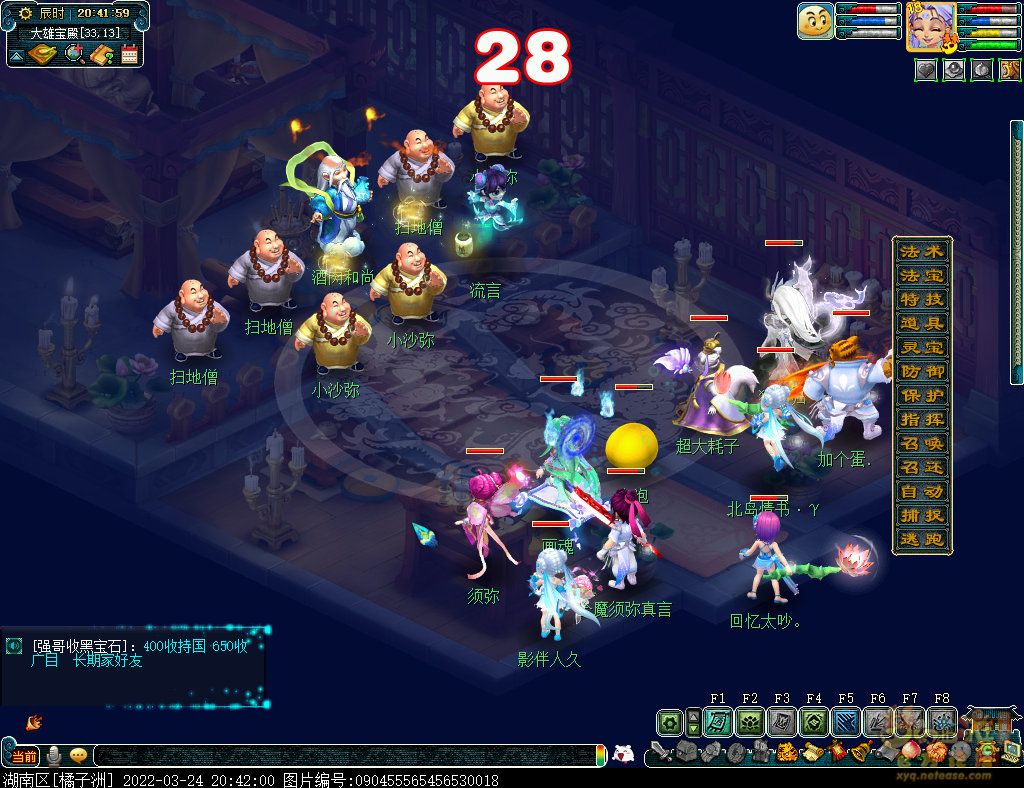Select the 防御 defend command
Image resolution: width=1024 pixels, height=788 pixels.
(x=921, y=371)
